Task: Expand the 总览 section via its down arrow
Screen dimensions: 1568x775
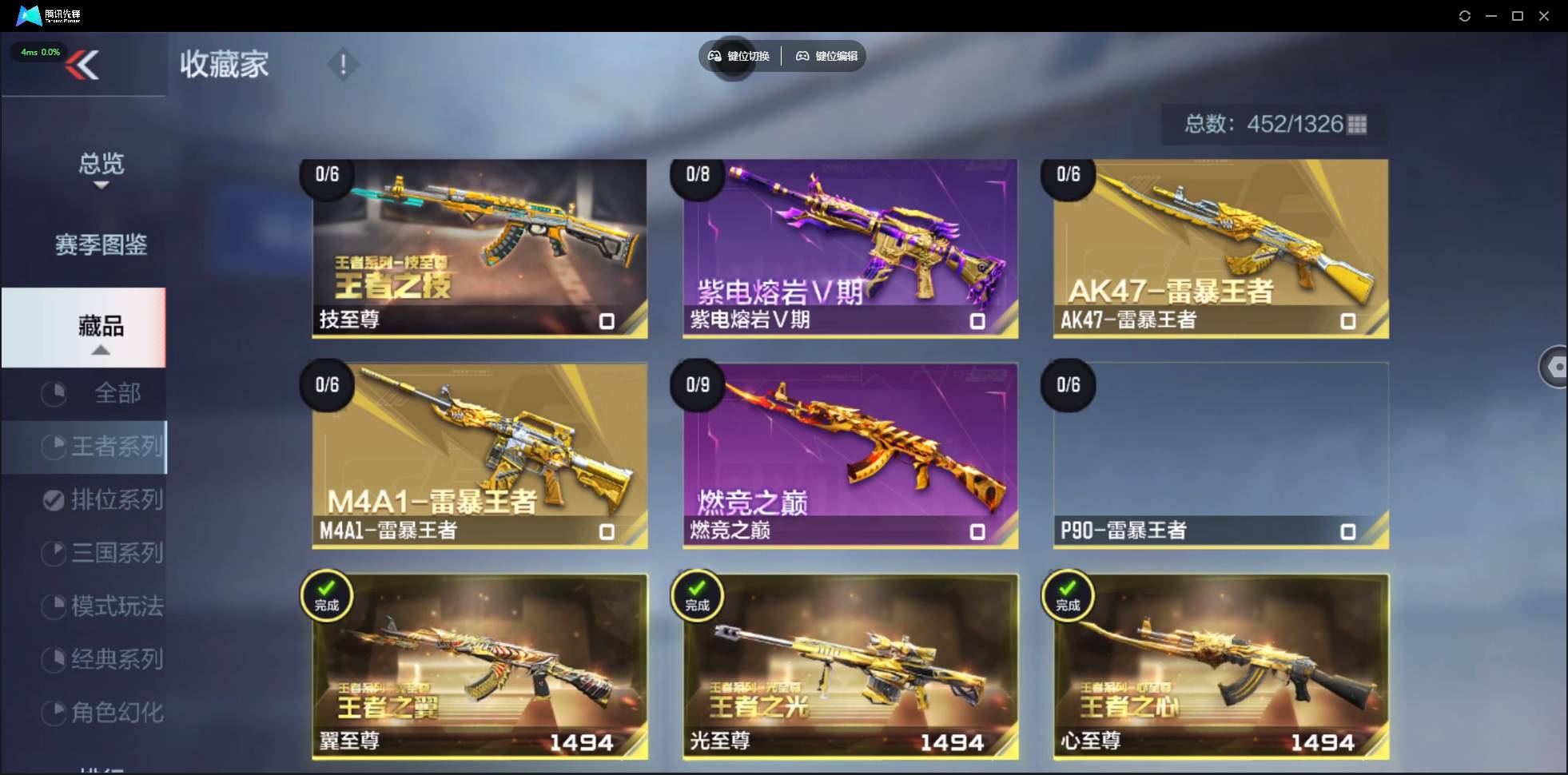Action: pyautogui.click(x=101, y=185)
